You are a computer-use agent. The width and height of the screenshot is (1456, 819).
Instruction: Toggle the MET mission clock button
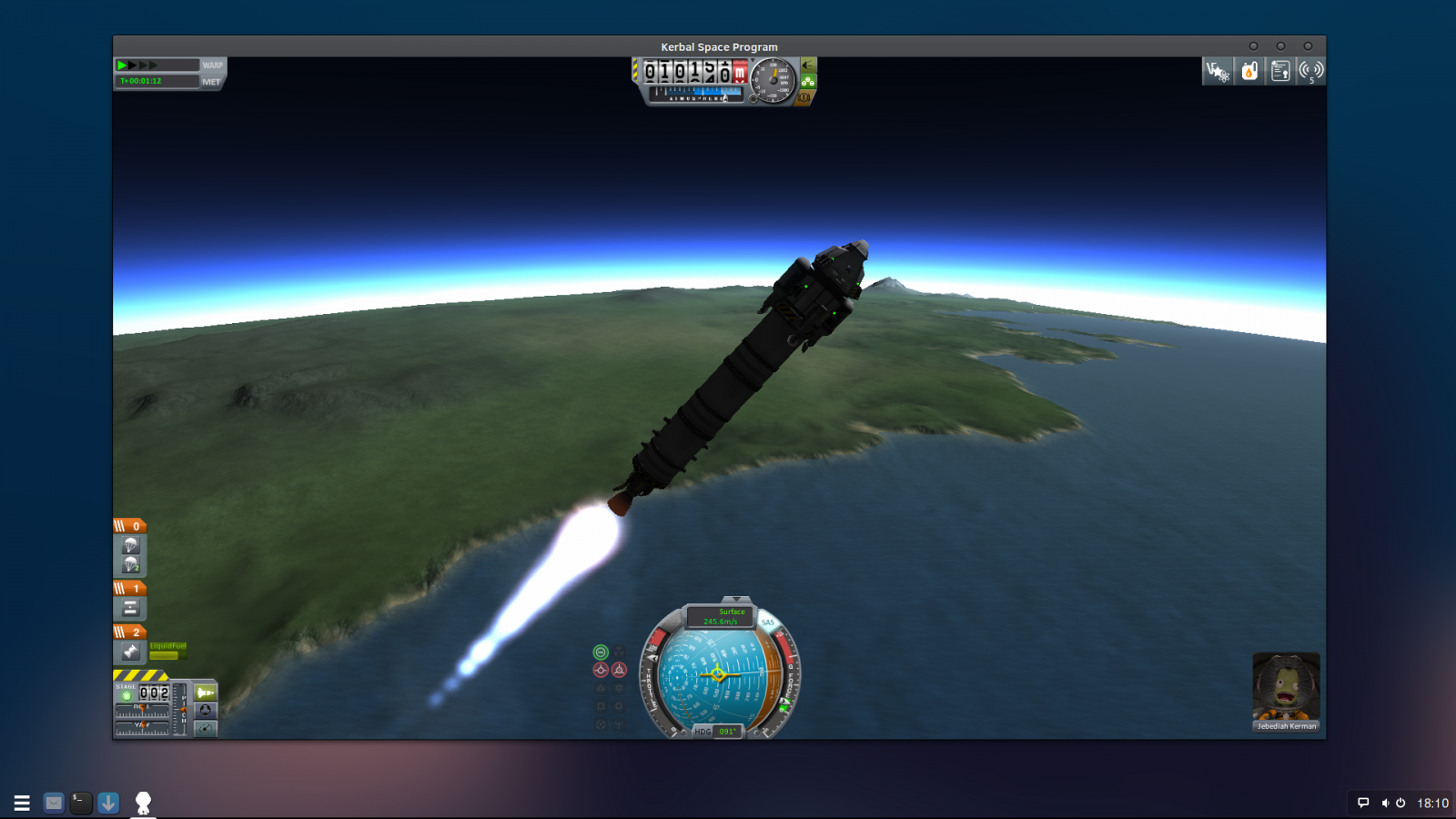[x=211, y=81]
